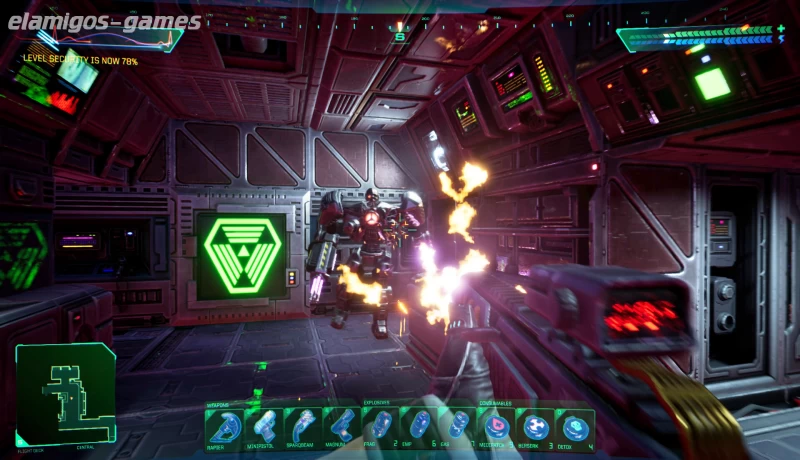The height and width of the screenshot is (460, 800).
Task: Equip the Minipistol from the hotbar
Action: tap(262, 428)
